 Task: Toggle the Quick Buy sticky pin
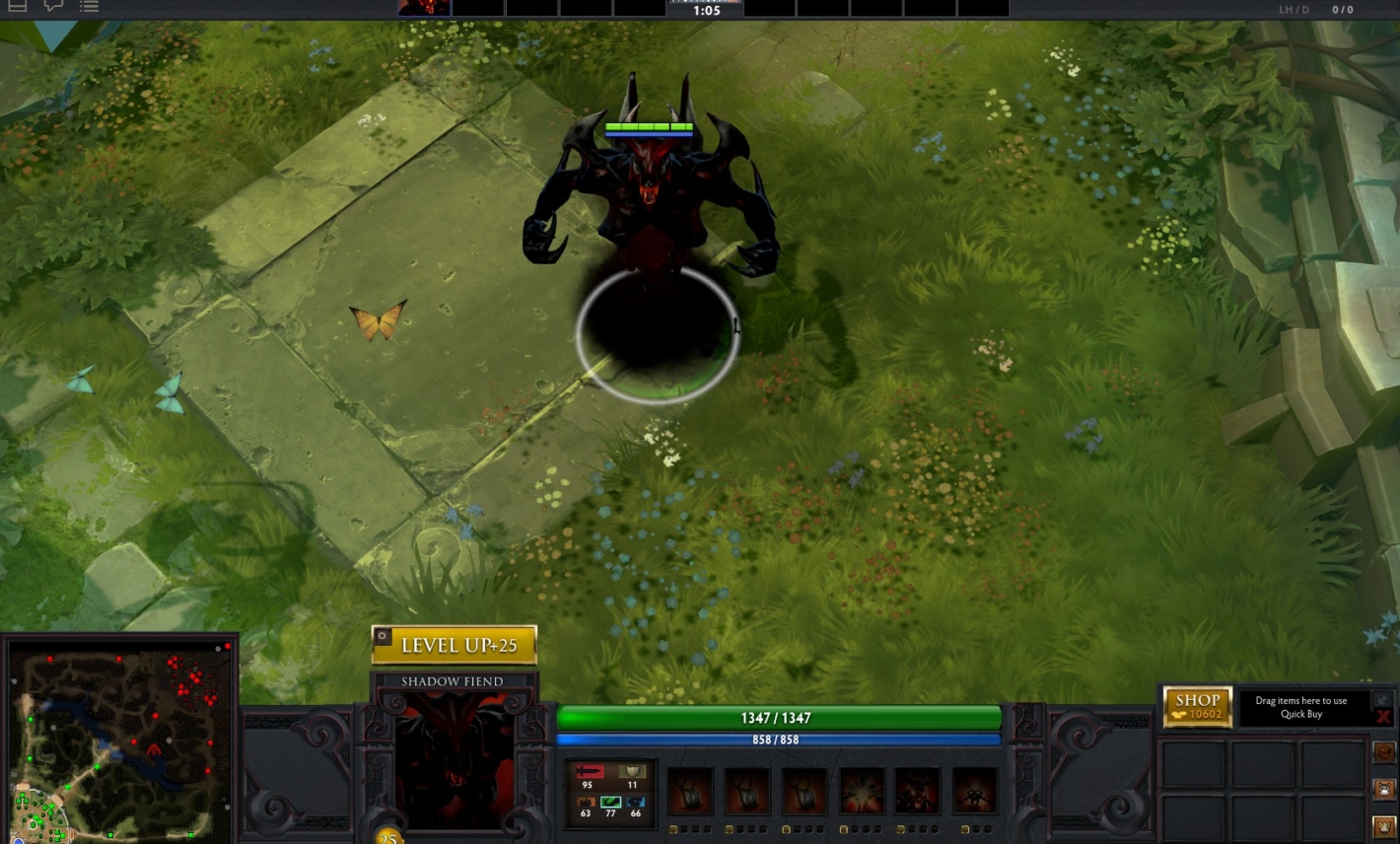tap(1385, 700)
